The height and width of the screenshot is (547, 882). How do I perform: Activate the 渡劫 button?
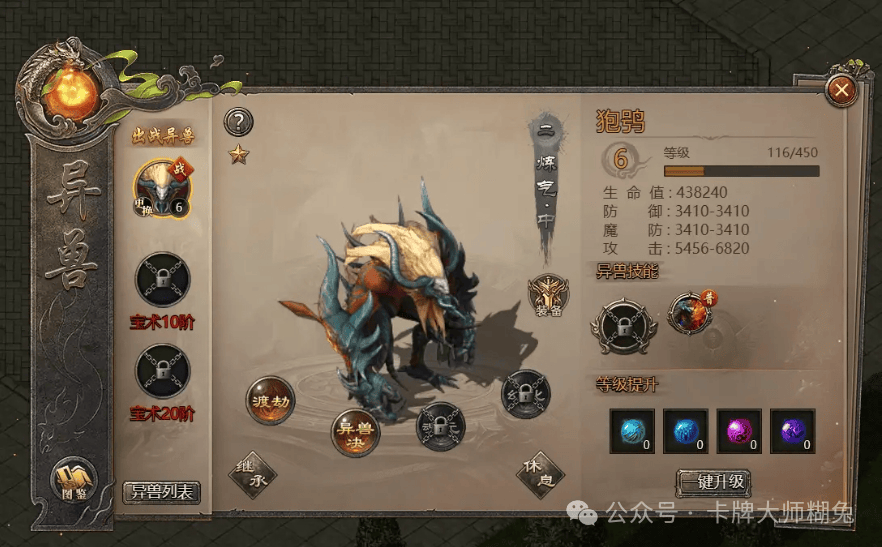[x=270, y=401]
